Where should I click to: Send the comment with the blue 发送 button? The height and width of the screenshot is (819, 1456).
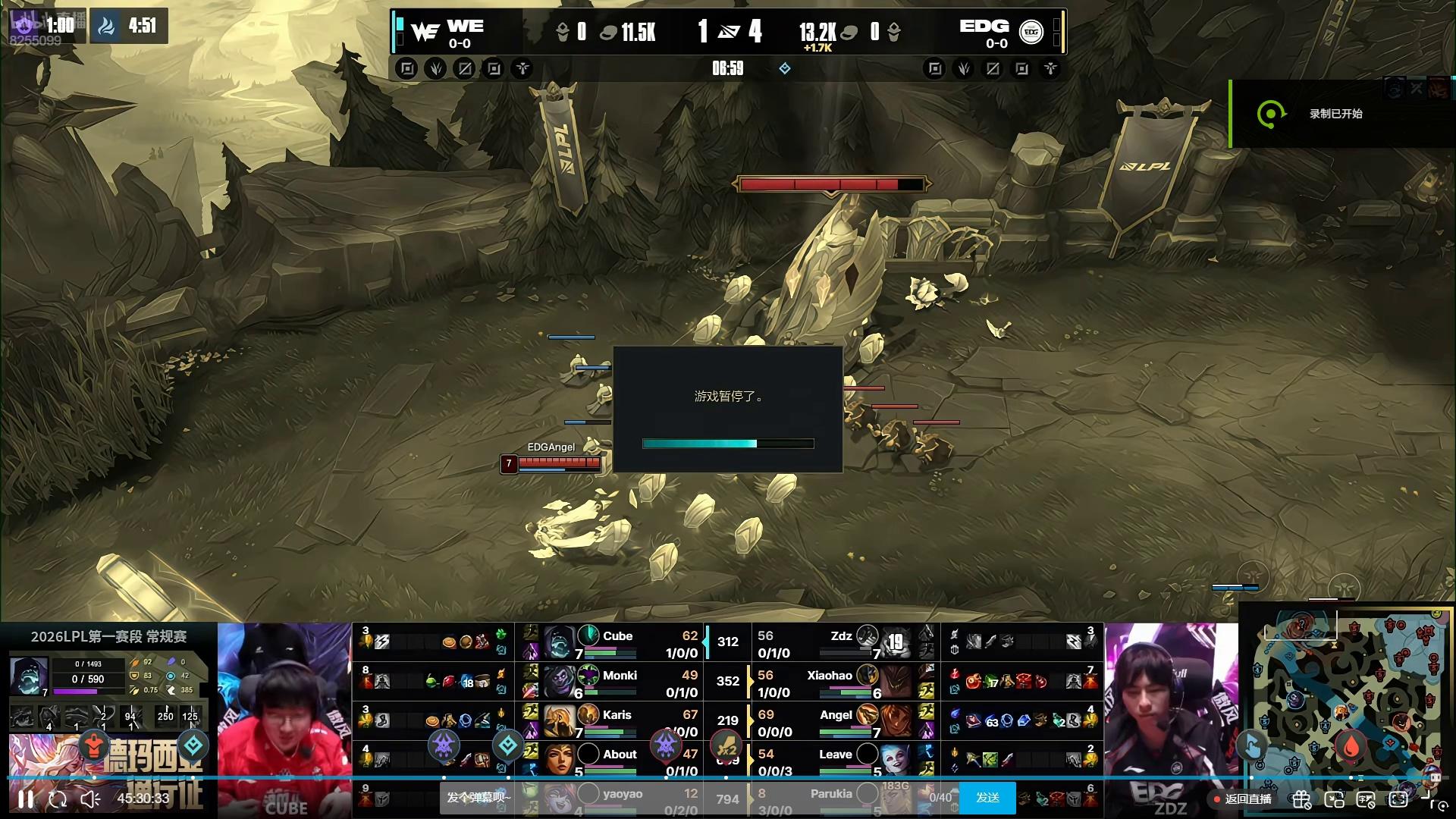tap(987, 798)
